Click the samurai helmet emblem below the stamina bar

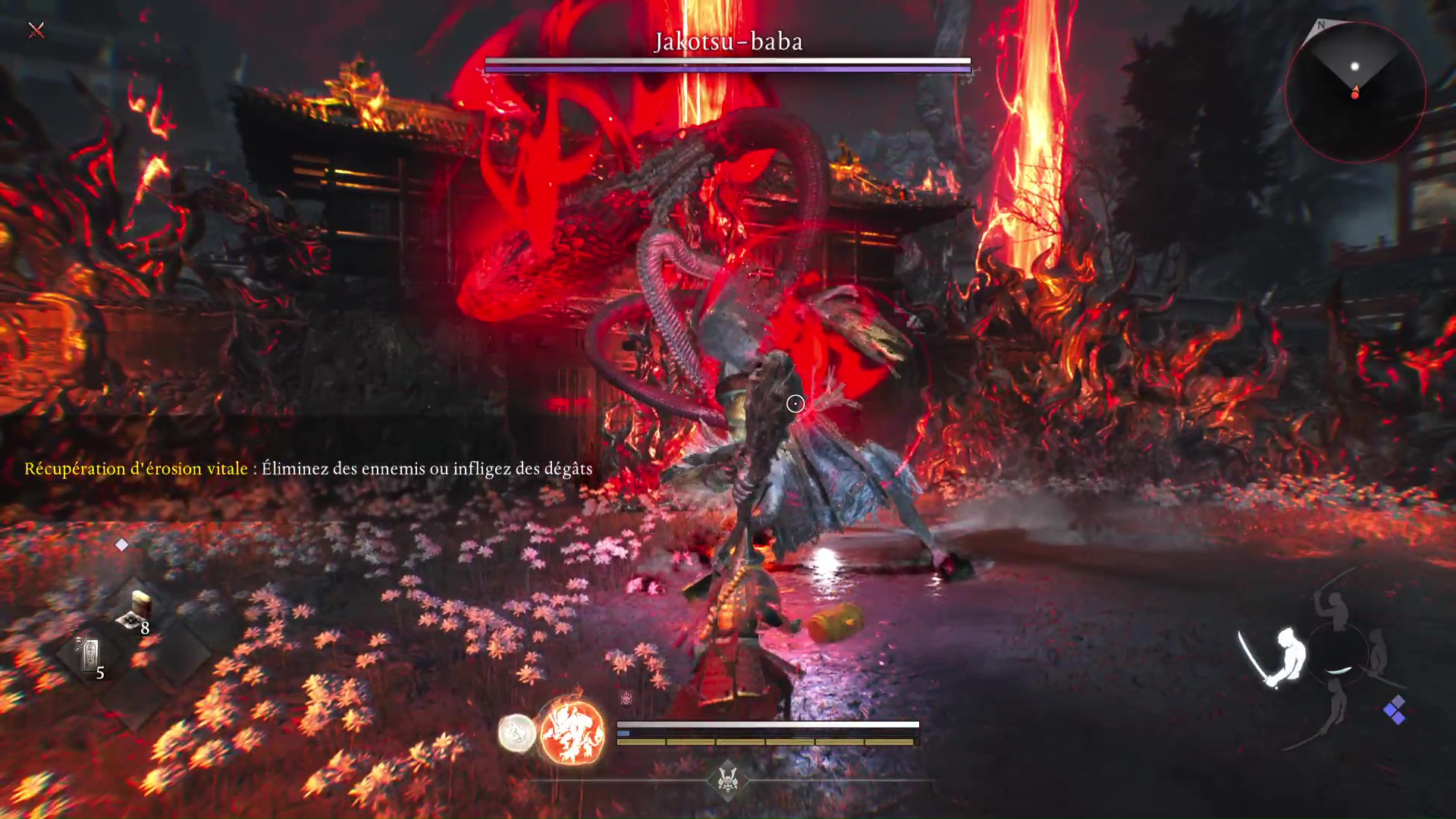point(726,780)
